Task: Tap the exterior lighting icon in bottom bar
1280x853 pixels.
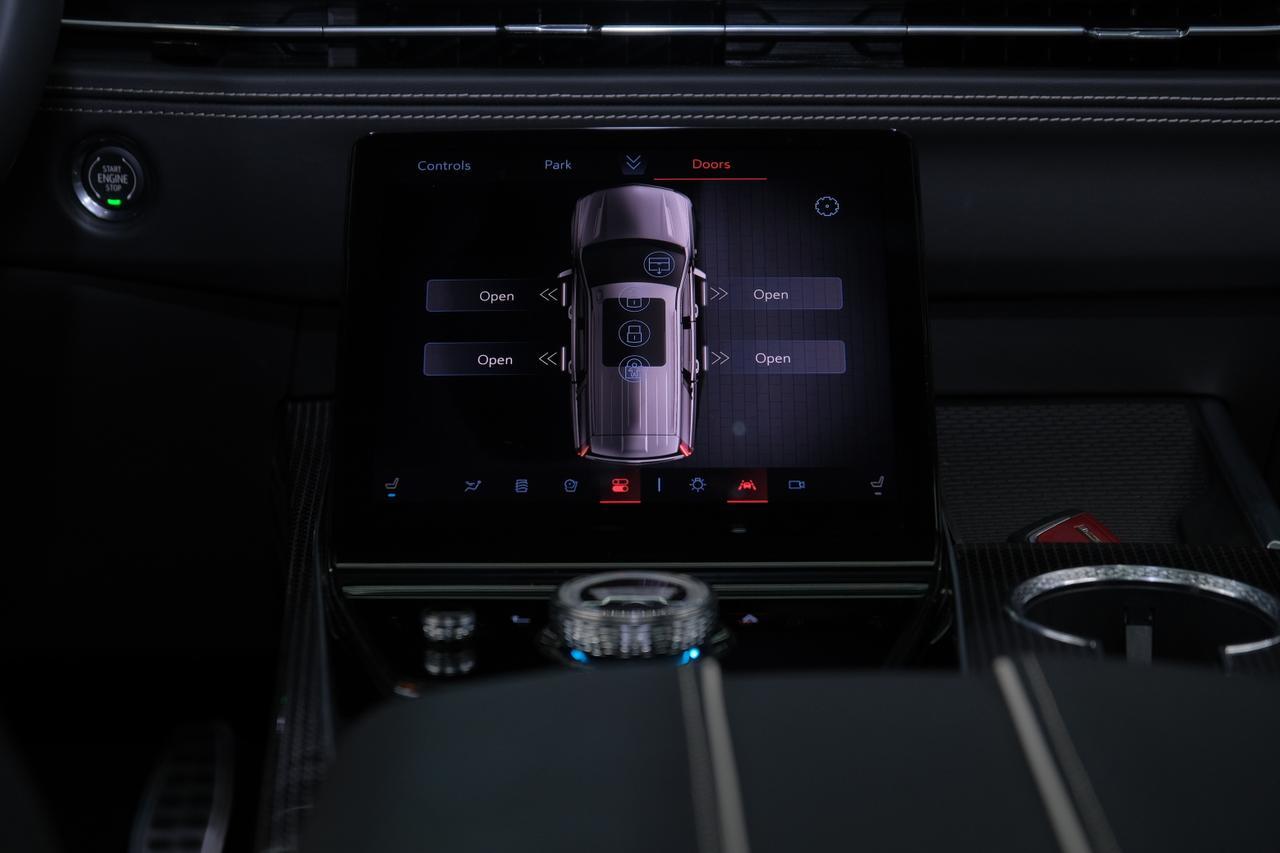Action: point(698,483)
